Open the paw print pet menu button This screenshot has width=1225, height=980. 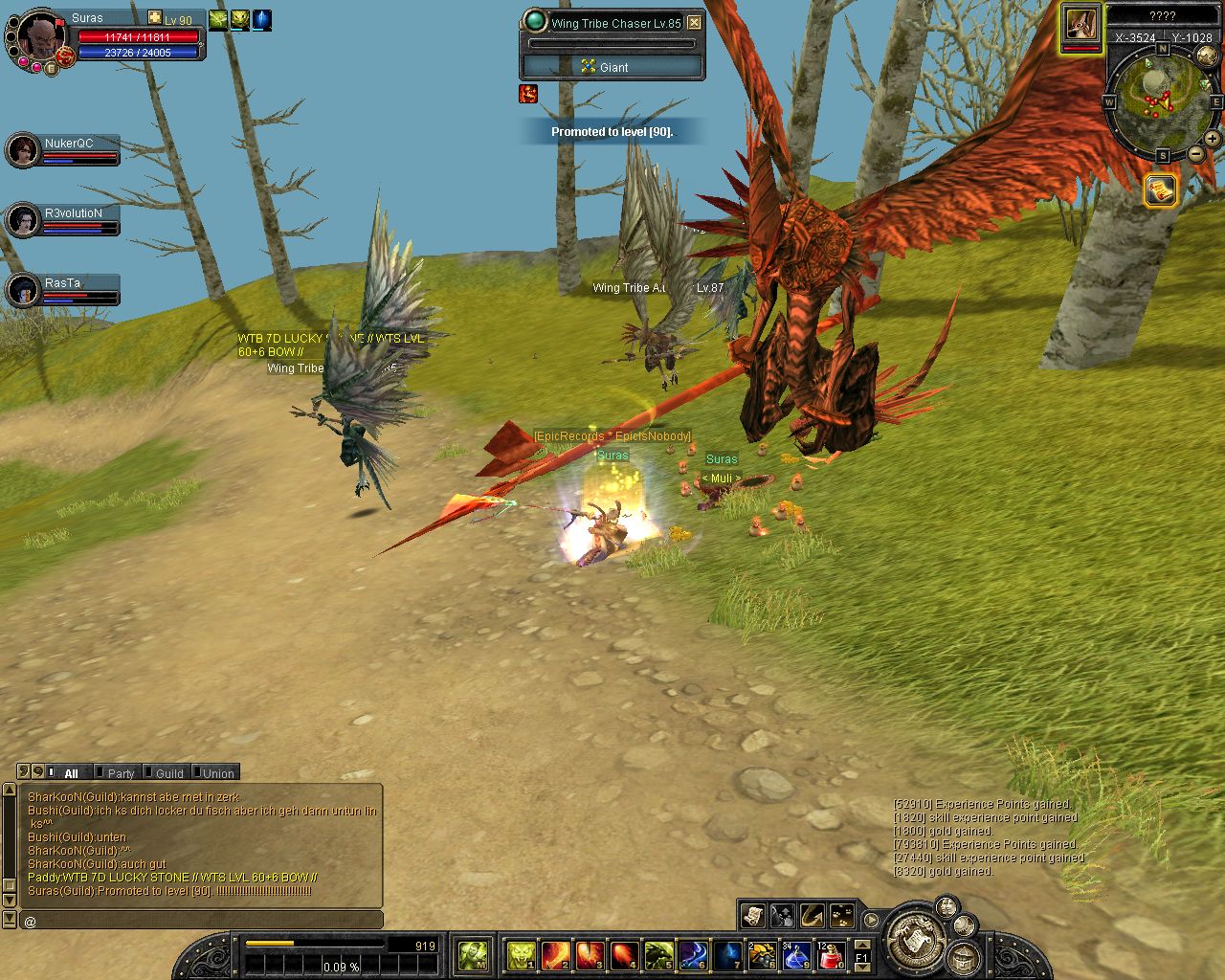point(842,916)
